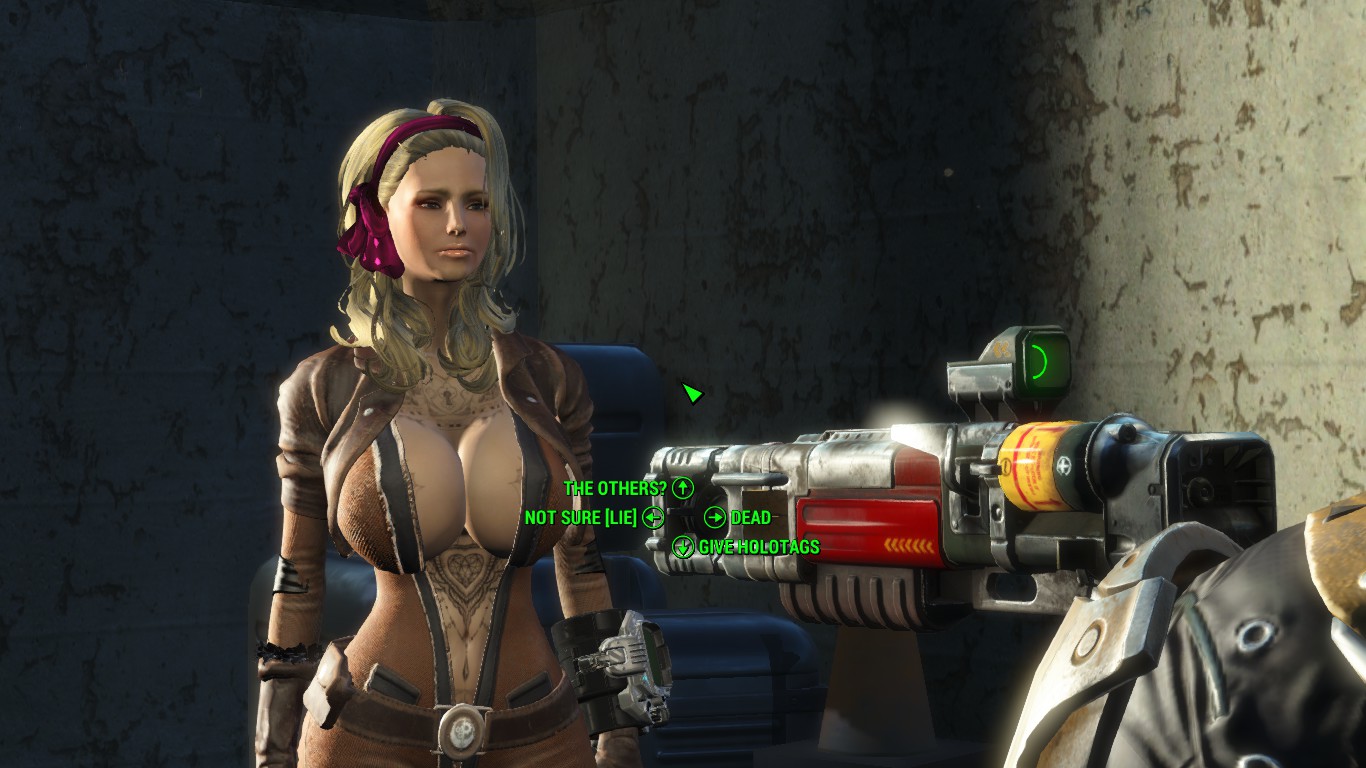This screenshot has width=1366, height=768.
Task: Ask about "The Others?" in dialogue
Action: pos(616,488)
